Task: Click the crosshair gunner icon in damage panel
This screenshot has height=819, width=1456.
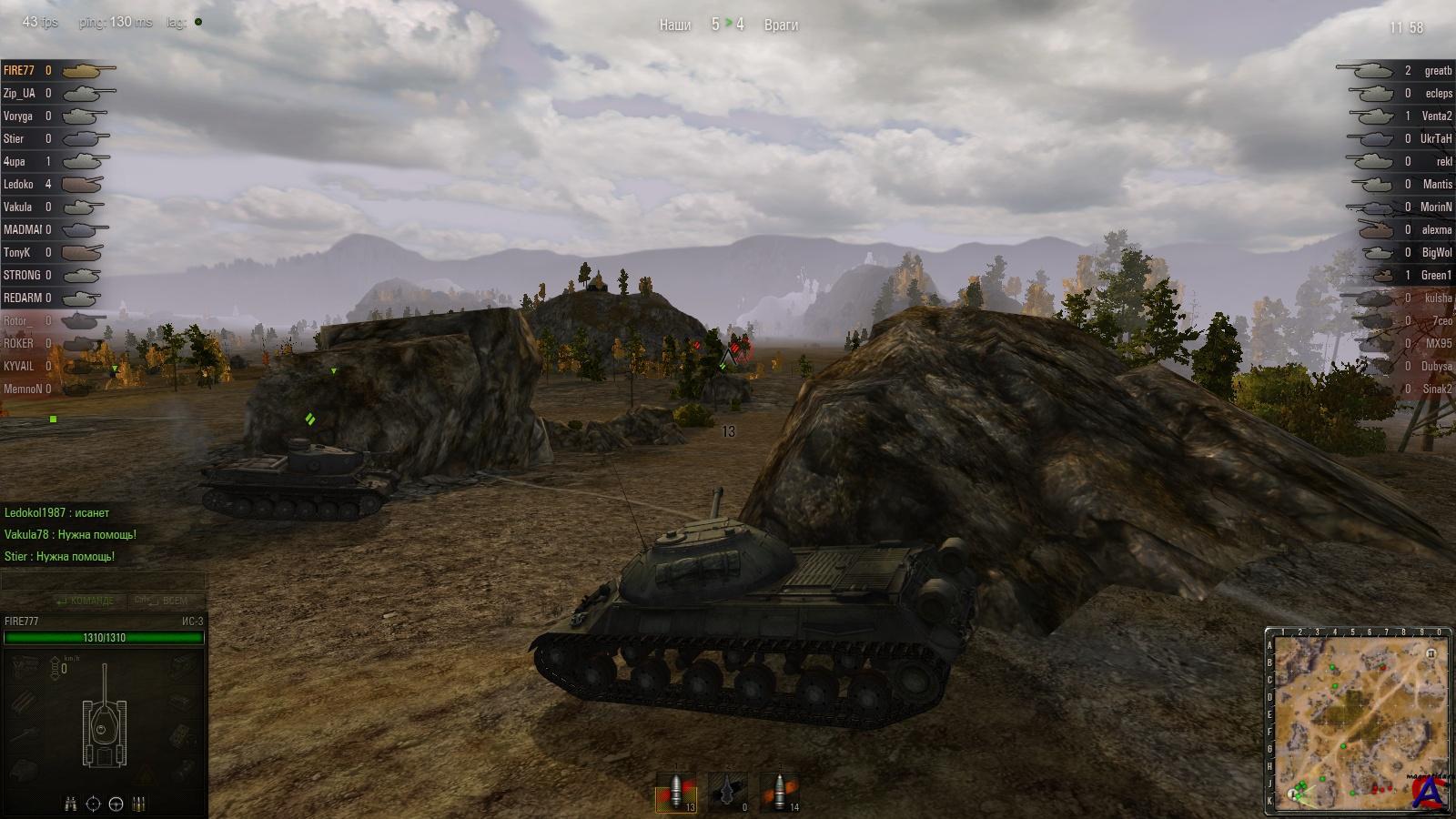Action: 93,804
